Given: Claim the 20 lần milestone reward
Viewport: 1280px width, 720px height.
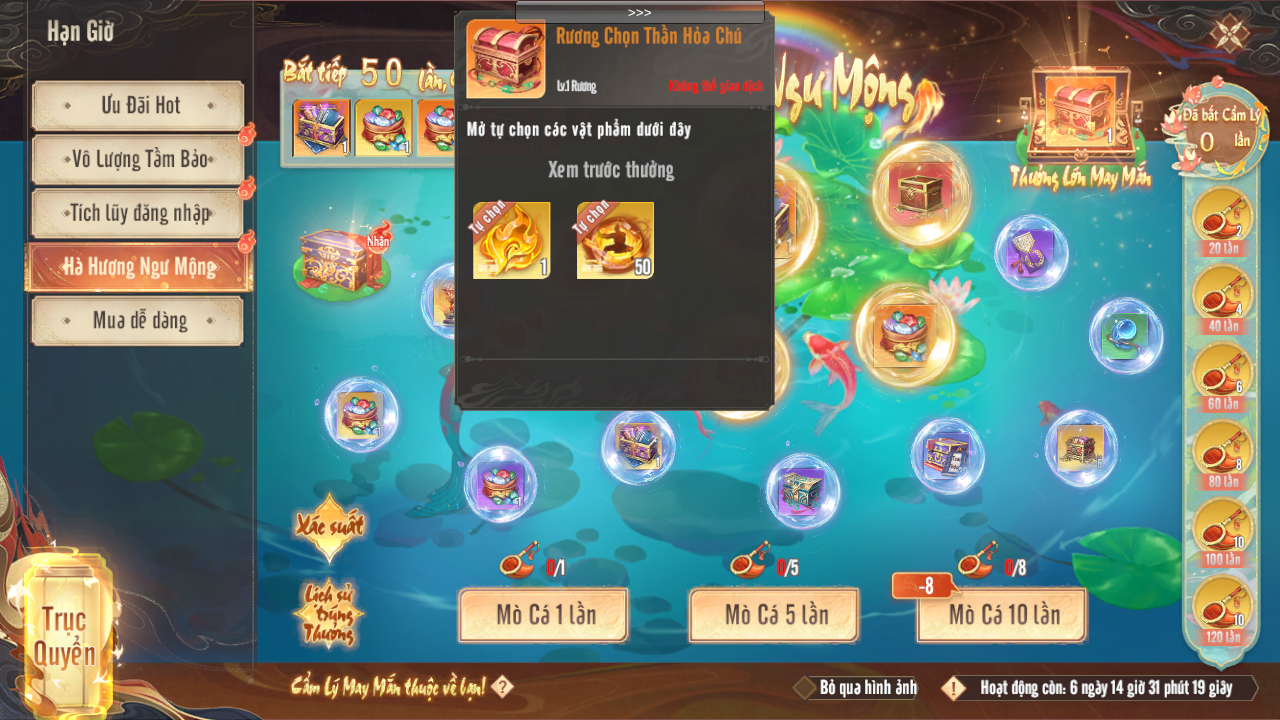Looking at the screenshot, I should coord(1222,220).
